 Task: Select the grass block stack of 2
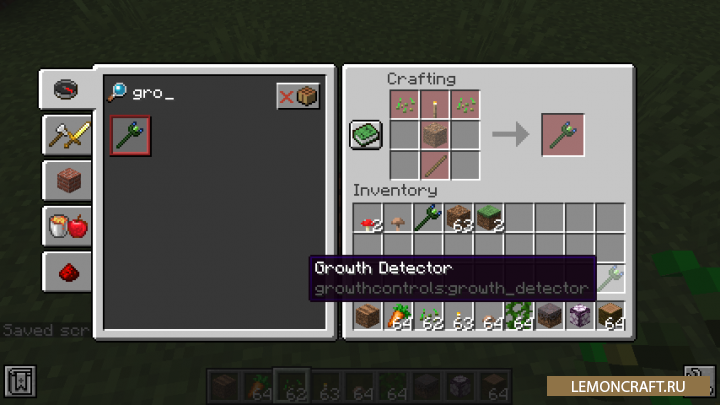pyautogui.click(x=489, y=219)
